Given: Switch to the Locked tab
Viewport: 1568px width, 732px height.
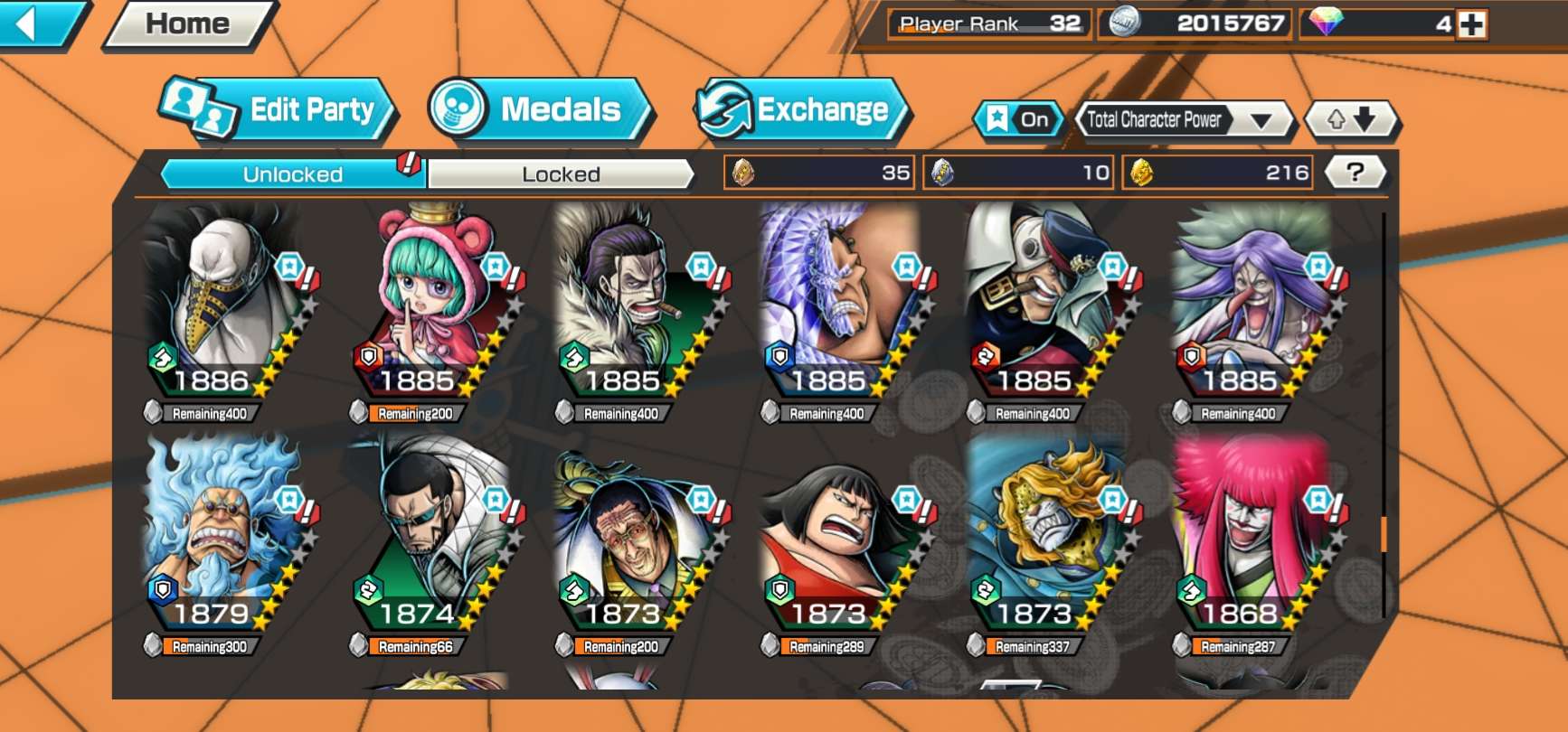Looking at the screenshot, I should tap(561, 174).
